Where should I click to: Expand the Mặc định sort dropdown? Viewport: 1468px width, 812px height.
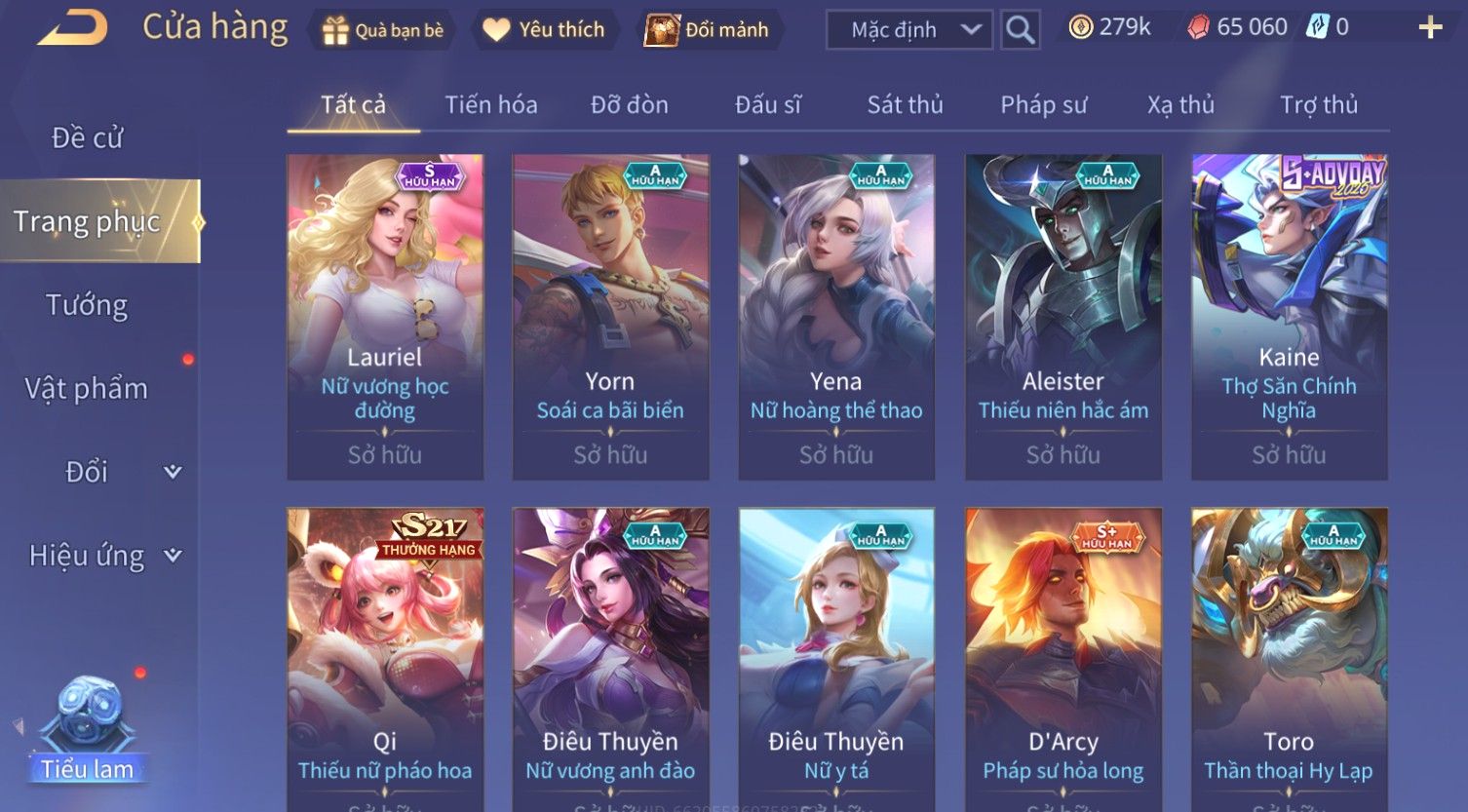908,30
